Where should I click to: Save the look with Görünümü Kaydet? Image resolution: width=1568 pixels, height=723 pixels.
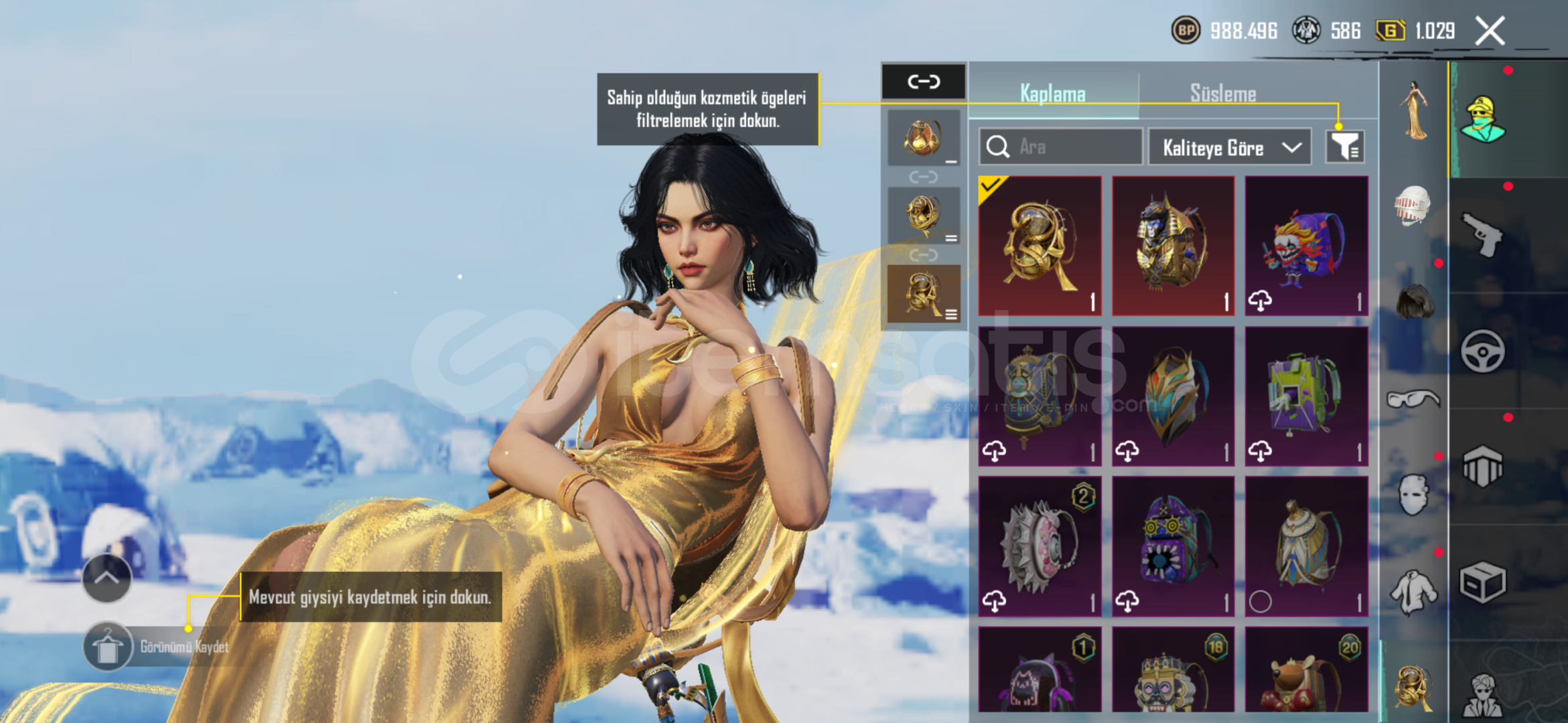pyautogui.click(x=108, y=647)
